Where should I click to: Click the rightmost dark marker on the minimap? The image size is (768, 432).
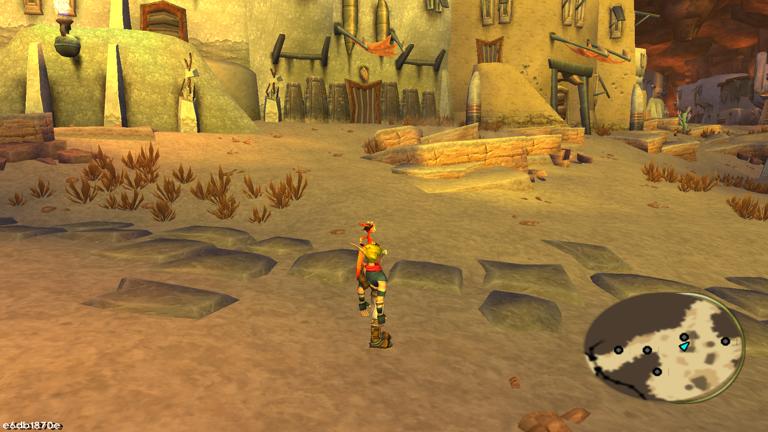point(725,341)
